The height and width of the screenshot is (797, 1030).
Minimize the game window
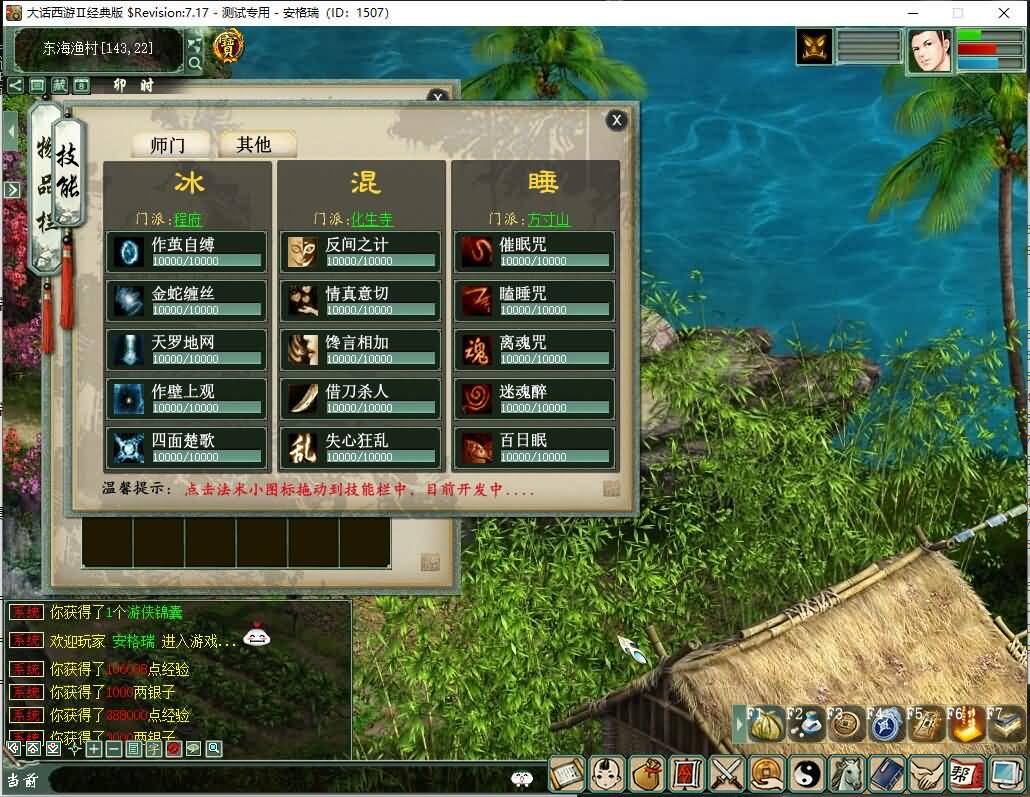(911, 13)
